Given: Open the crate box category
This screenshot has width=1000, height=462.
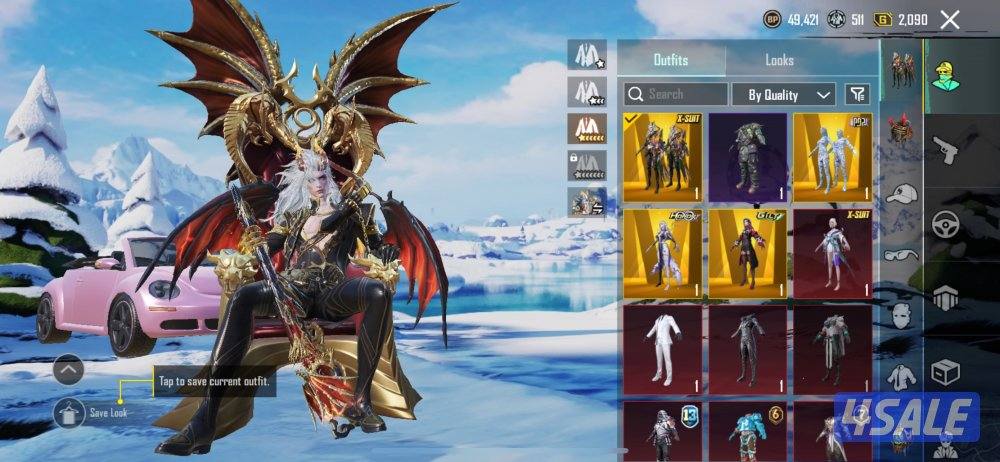Looking at the screenshot, I should (945, 372).
